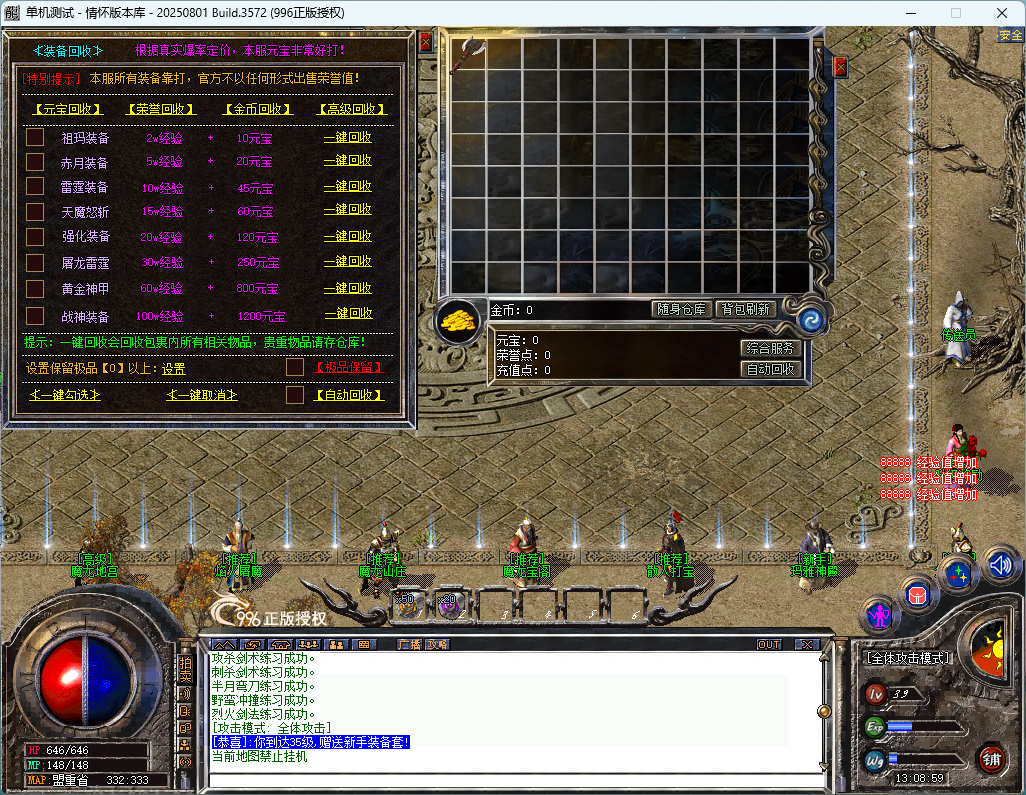This screenshot has height=795, width=1026.
Task: Toggle the 自动回收 checkbox
Action: coord(294,395)
